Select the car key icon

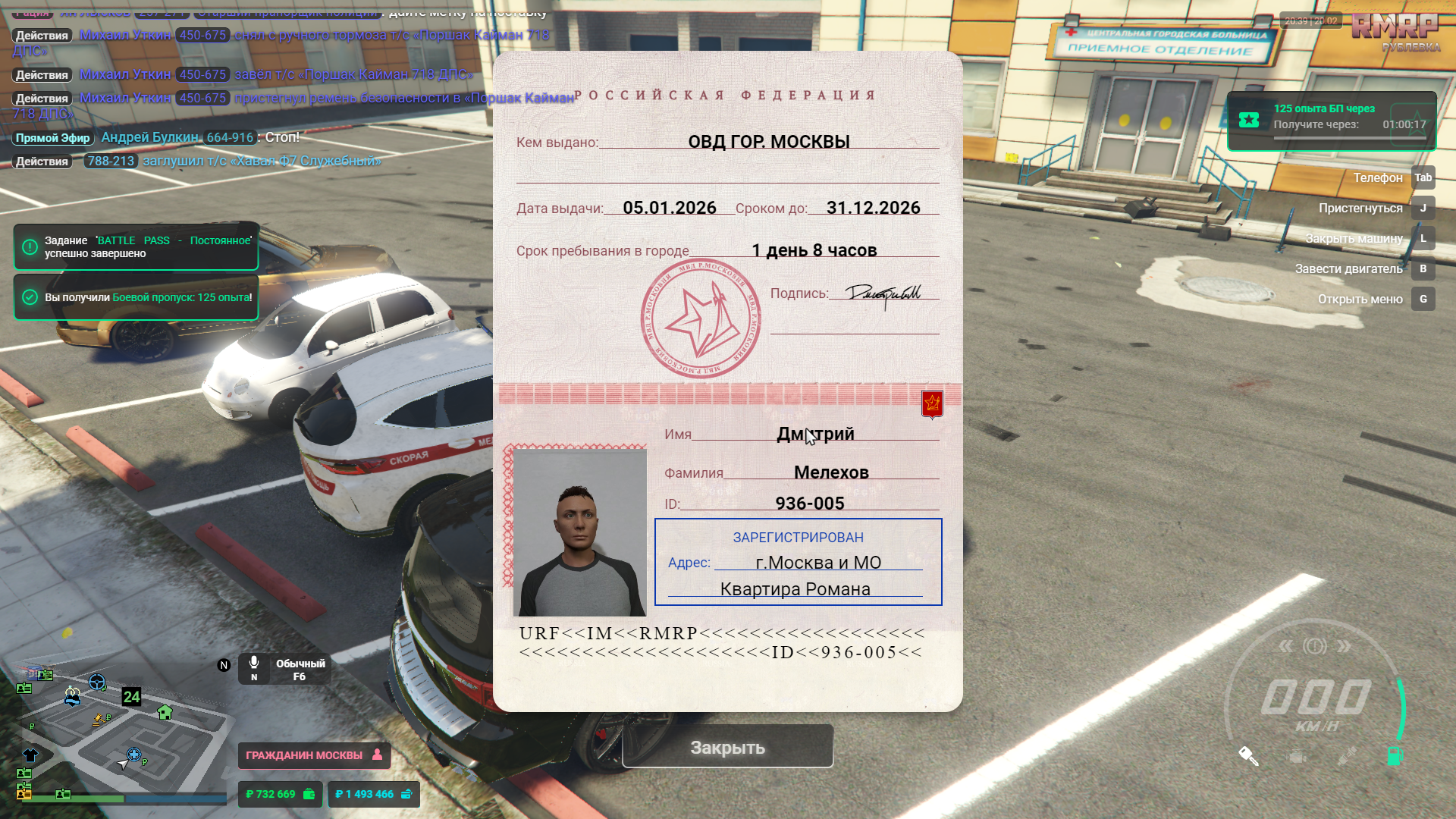(1248, 755)
